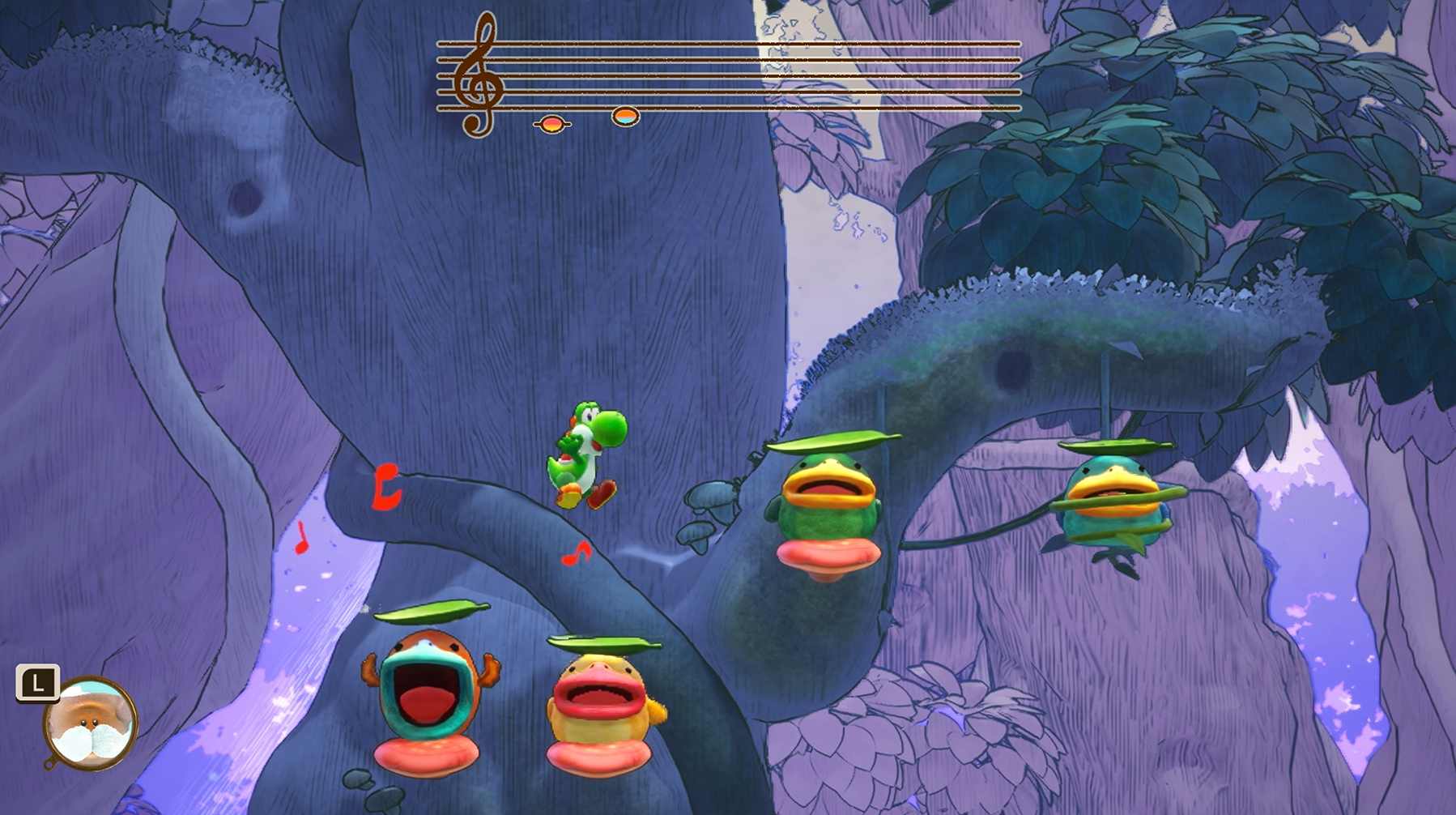Select the orange and blue note on the staff
The height and width of the screenshot is (815, 1456).
[x=625, y=117]
